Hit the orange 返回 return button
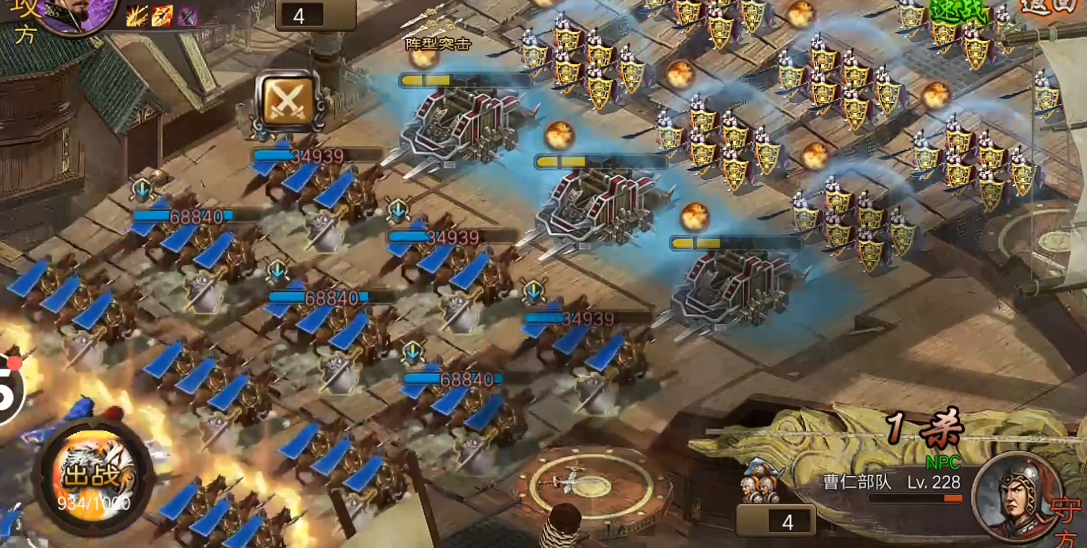Image resolution: width=1087 pixels, height=548 pixels. (1050, 6)
